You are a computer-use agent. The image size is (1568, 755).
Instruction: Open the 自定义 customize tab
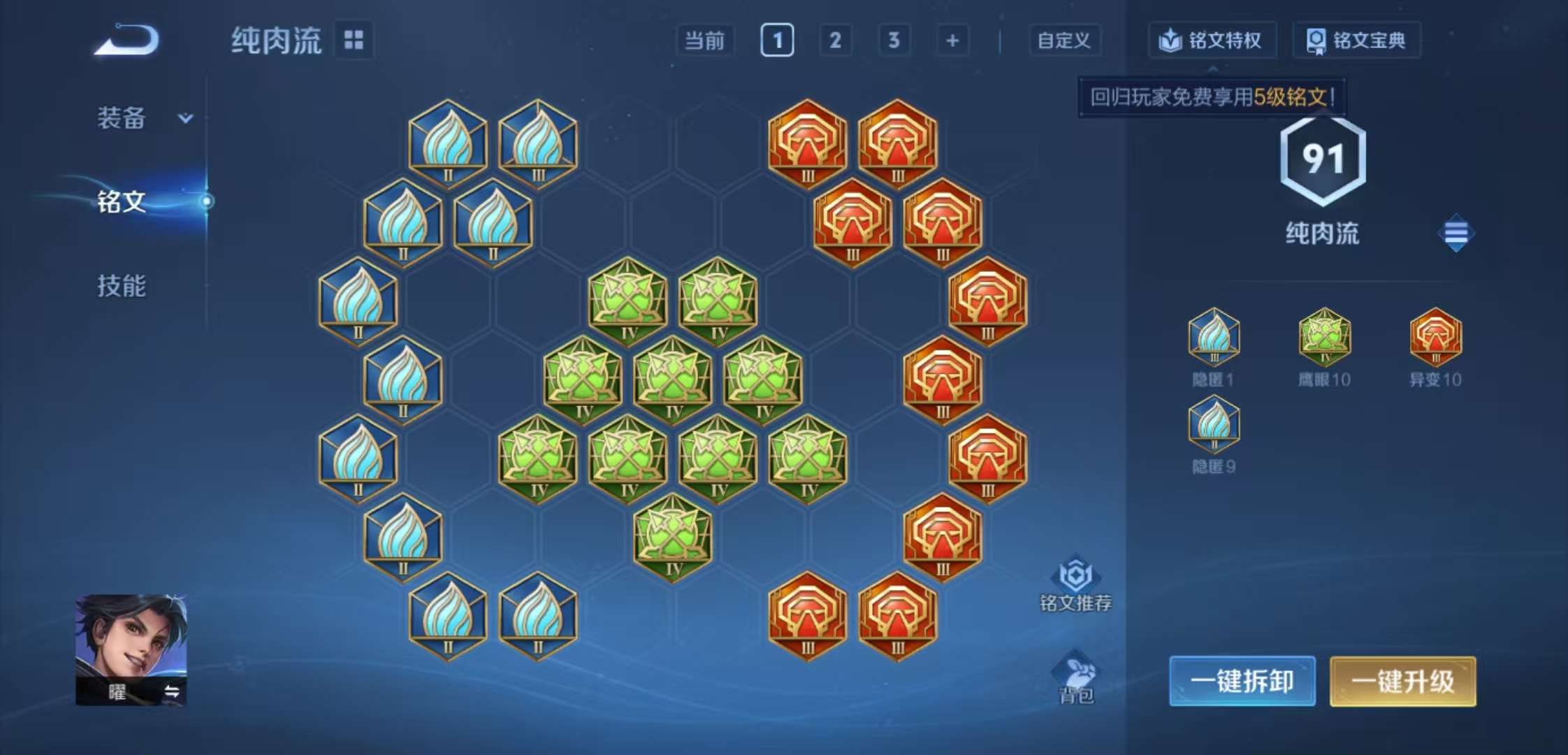point(1064,41)
